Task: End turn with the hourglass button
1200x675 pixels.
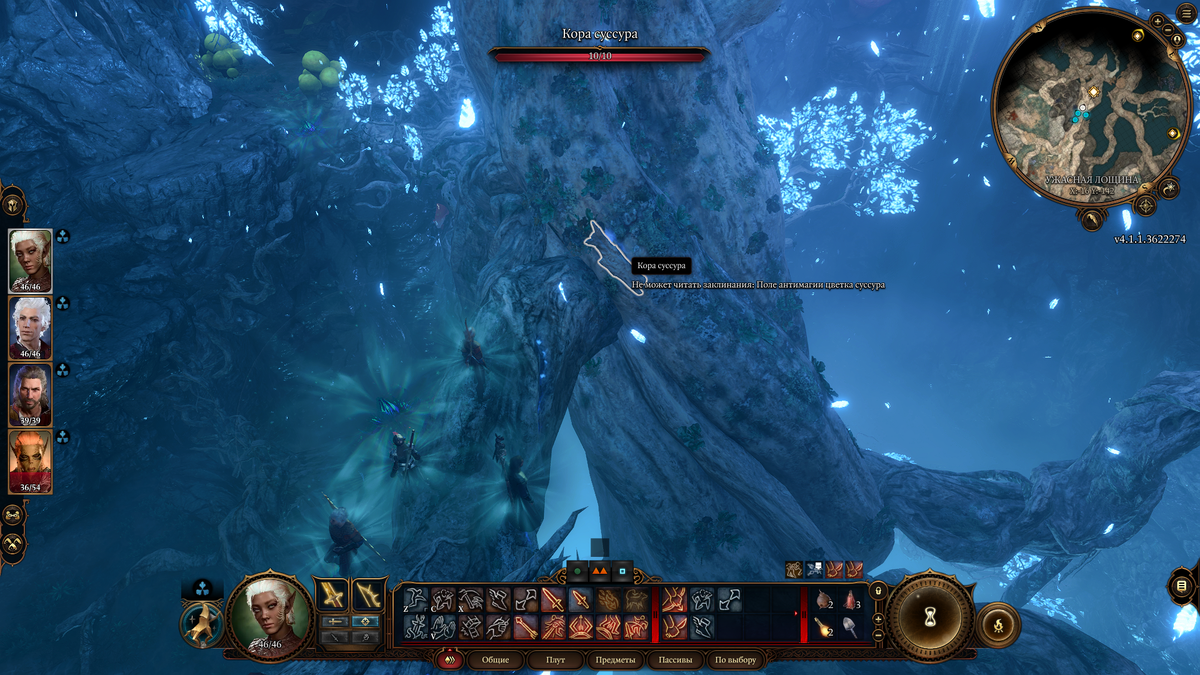Action: tap(930, 613)
